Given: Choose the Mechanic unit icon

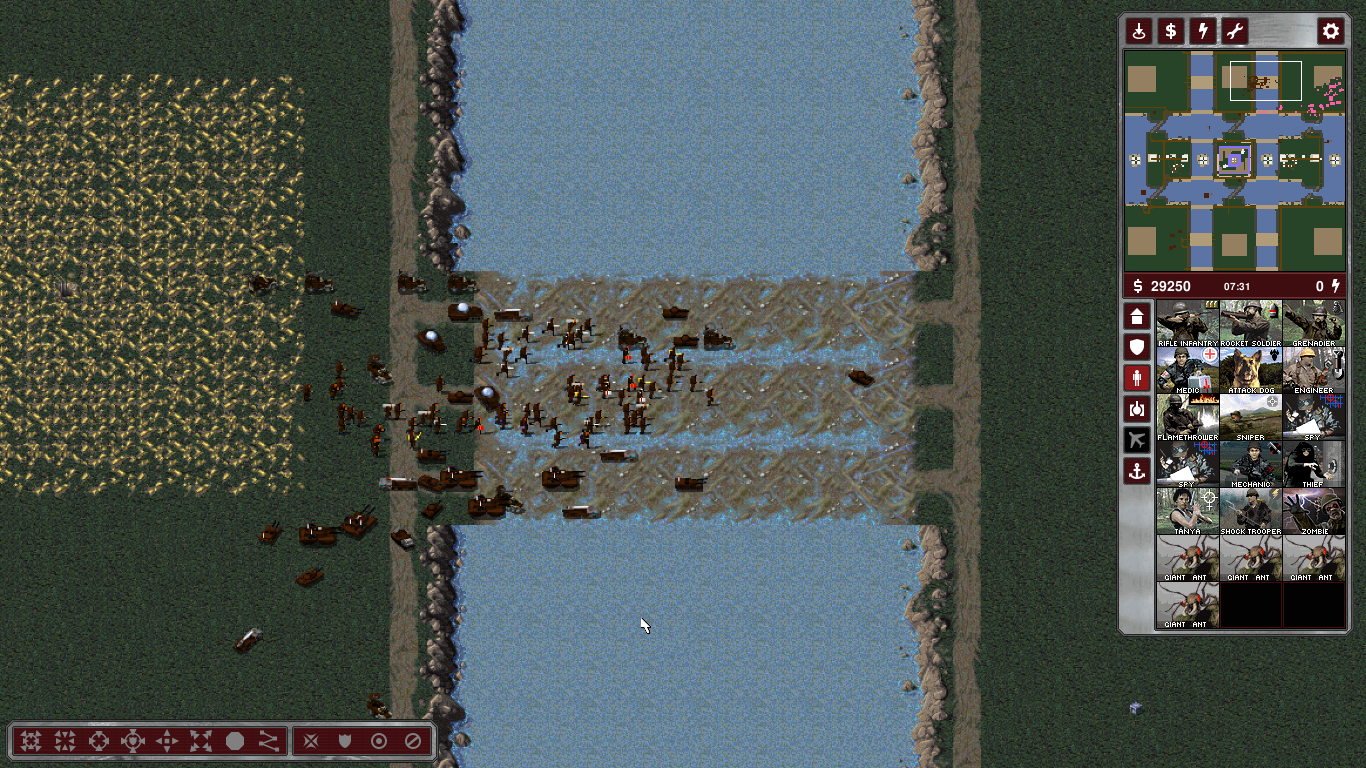Looking at the screenshot, I should pyautogui.click(x=1250, y=464).
